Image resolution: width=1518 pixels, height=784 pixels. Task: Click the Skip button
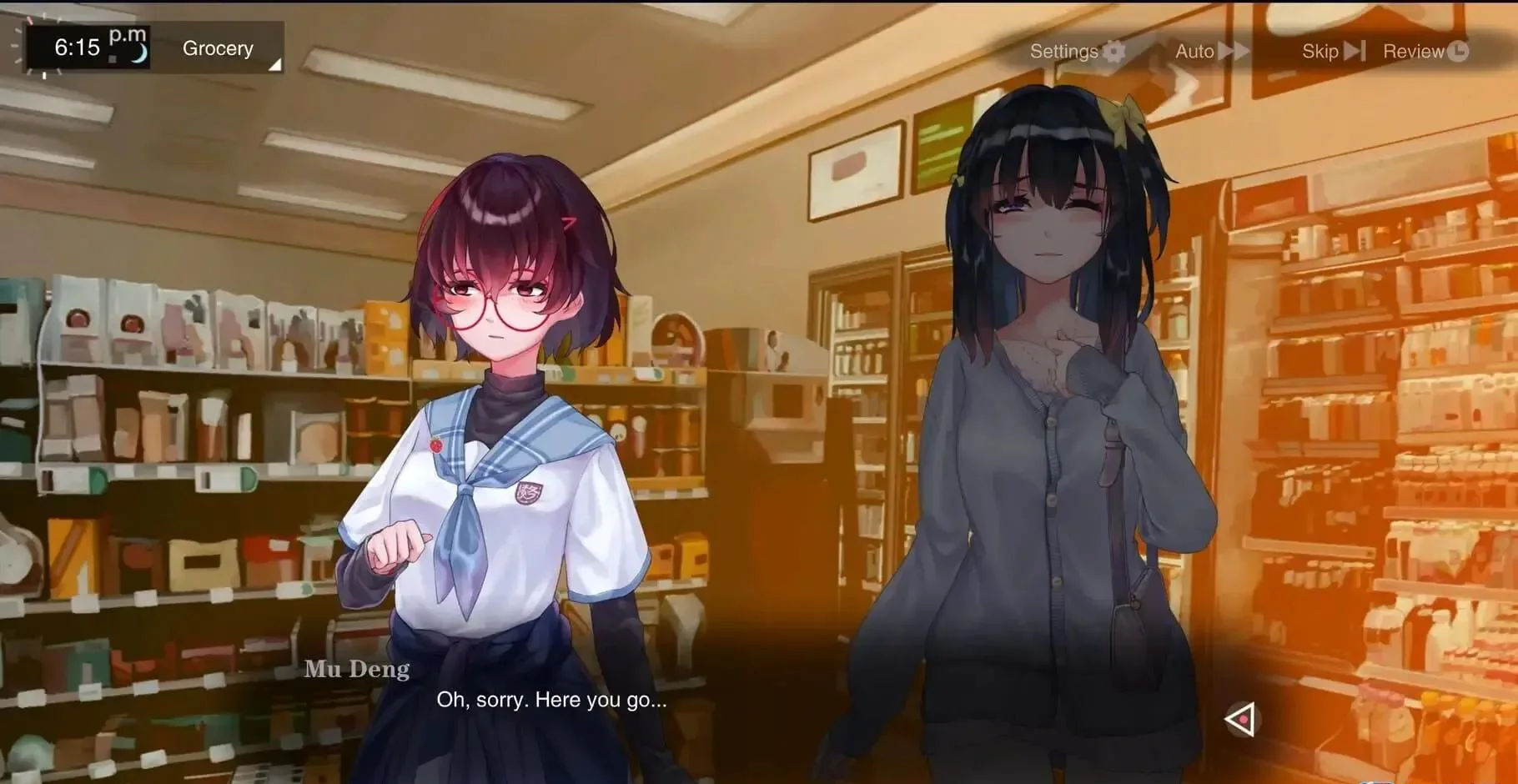[1320, 51]
